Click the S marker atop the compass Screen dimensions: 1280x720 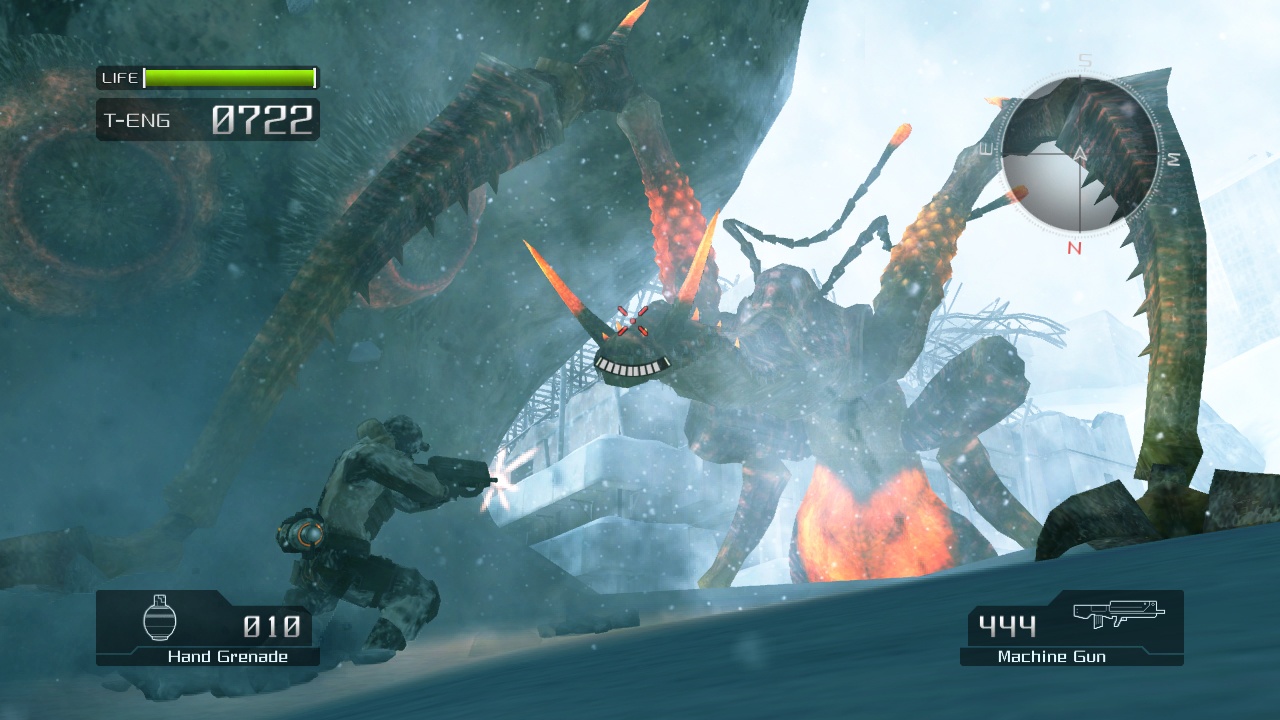tap(1082, 59)
